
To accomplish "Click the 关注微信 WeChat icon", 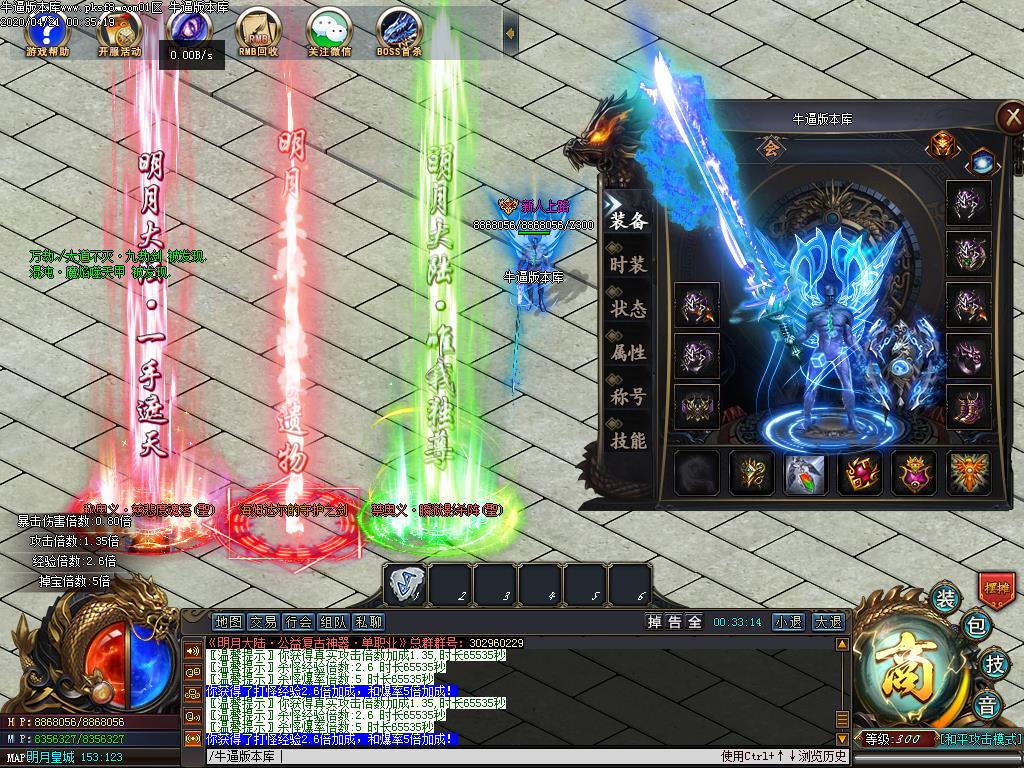I will pyautogui.click(x=328, y=33).
